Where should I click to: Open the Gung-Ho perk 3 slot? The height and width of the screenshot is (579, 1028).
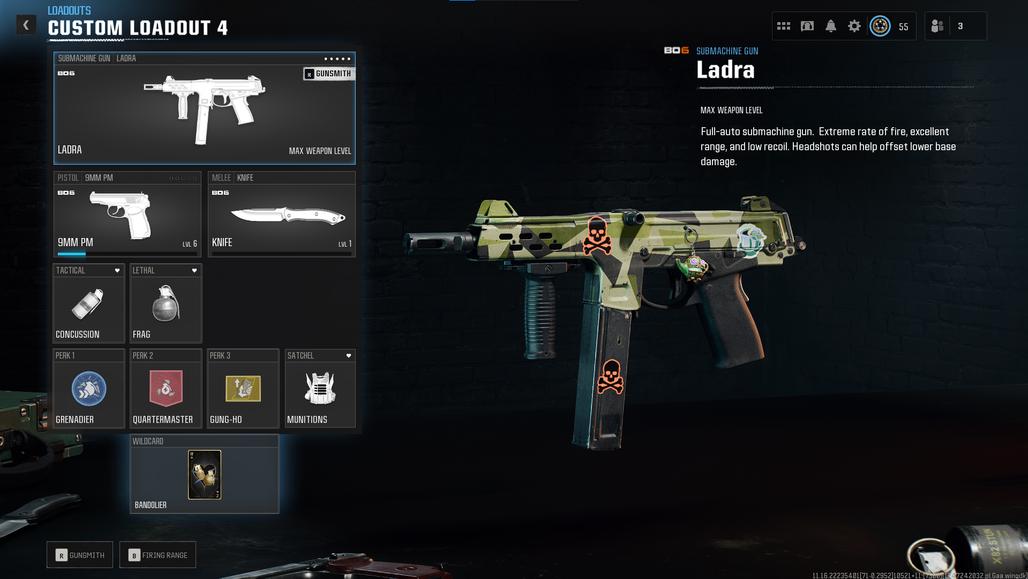pyautogui.click(x=243, y=389)
